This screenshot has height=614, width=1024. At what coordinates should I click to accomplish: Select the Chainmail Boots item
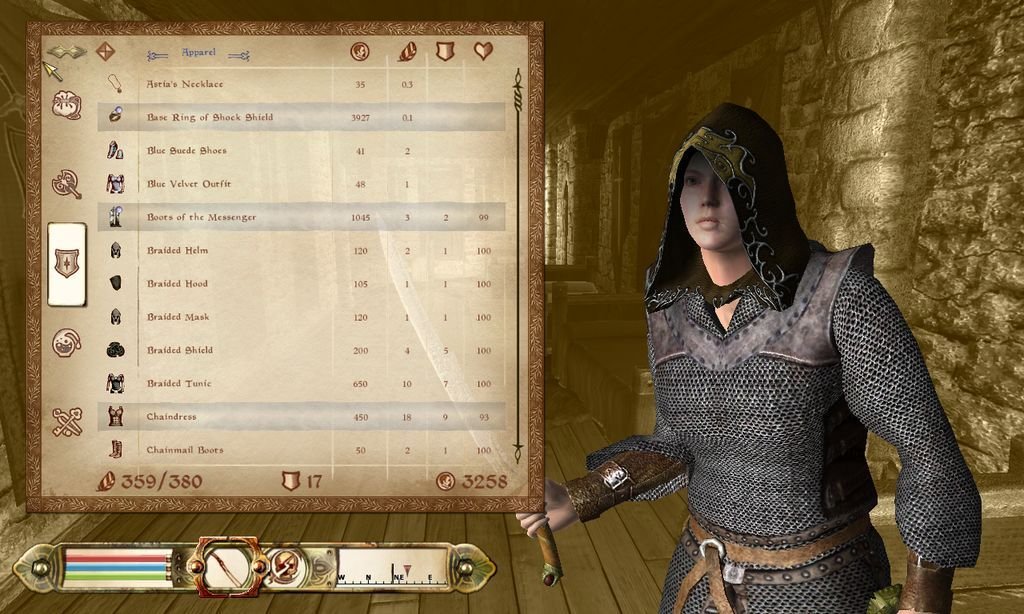[x=185, y=450]
